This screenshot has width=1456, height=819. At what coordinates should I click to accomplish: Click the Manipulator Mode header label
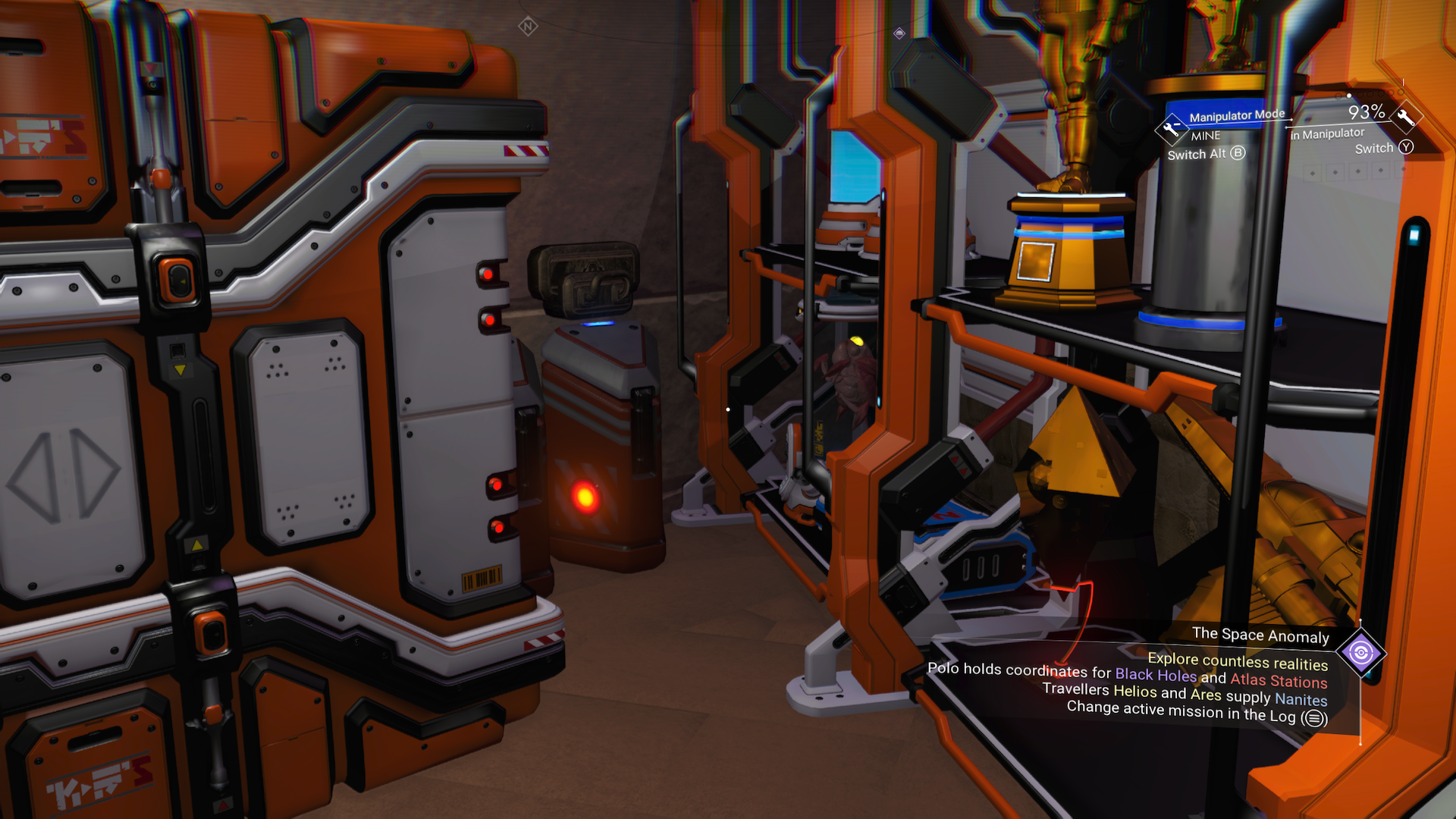click(x=1237, y=114)
